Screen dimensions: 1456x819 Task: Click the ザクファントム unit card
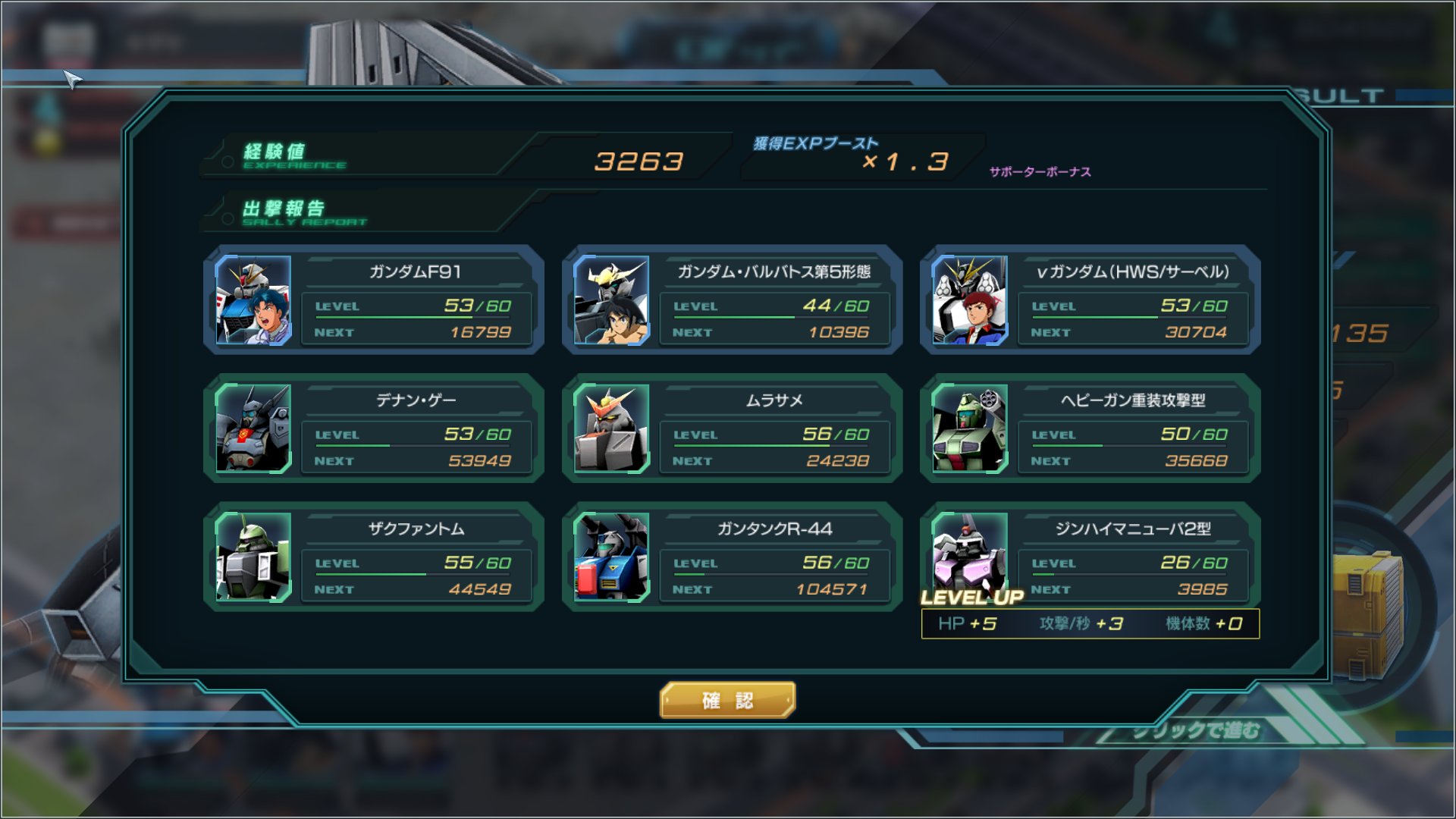tap(374, 557)
